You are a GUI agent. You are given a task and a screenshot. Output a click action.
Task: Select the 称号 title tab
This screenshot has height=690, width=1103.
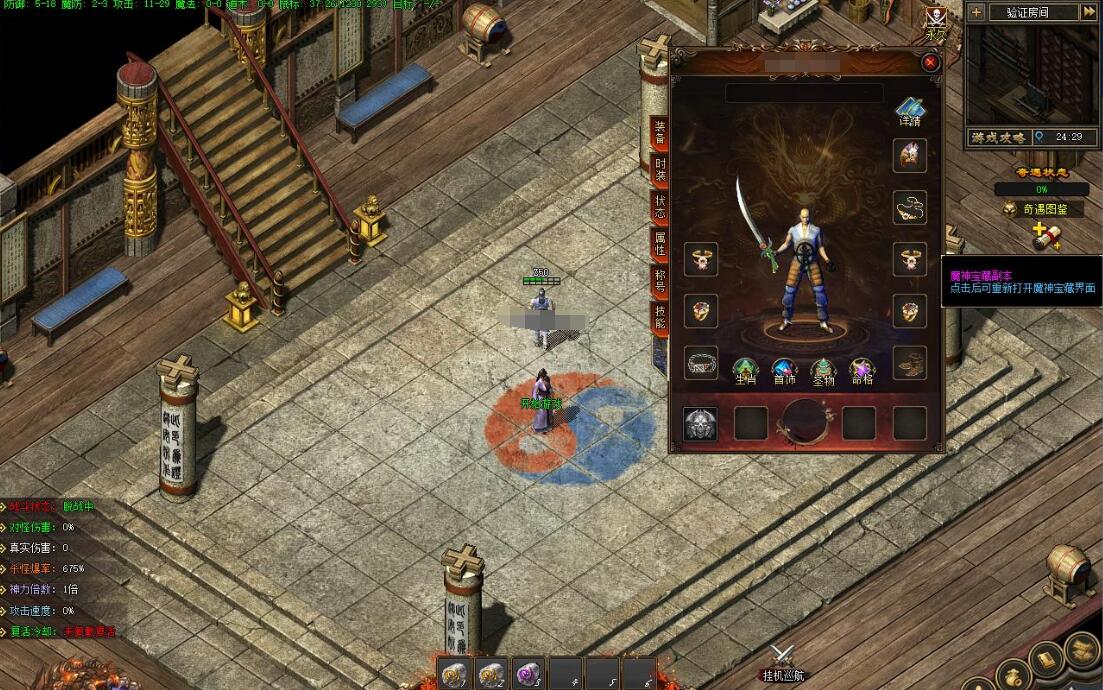[x=660, y=280]
